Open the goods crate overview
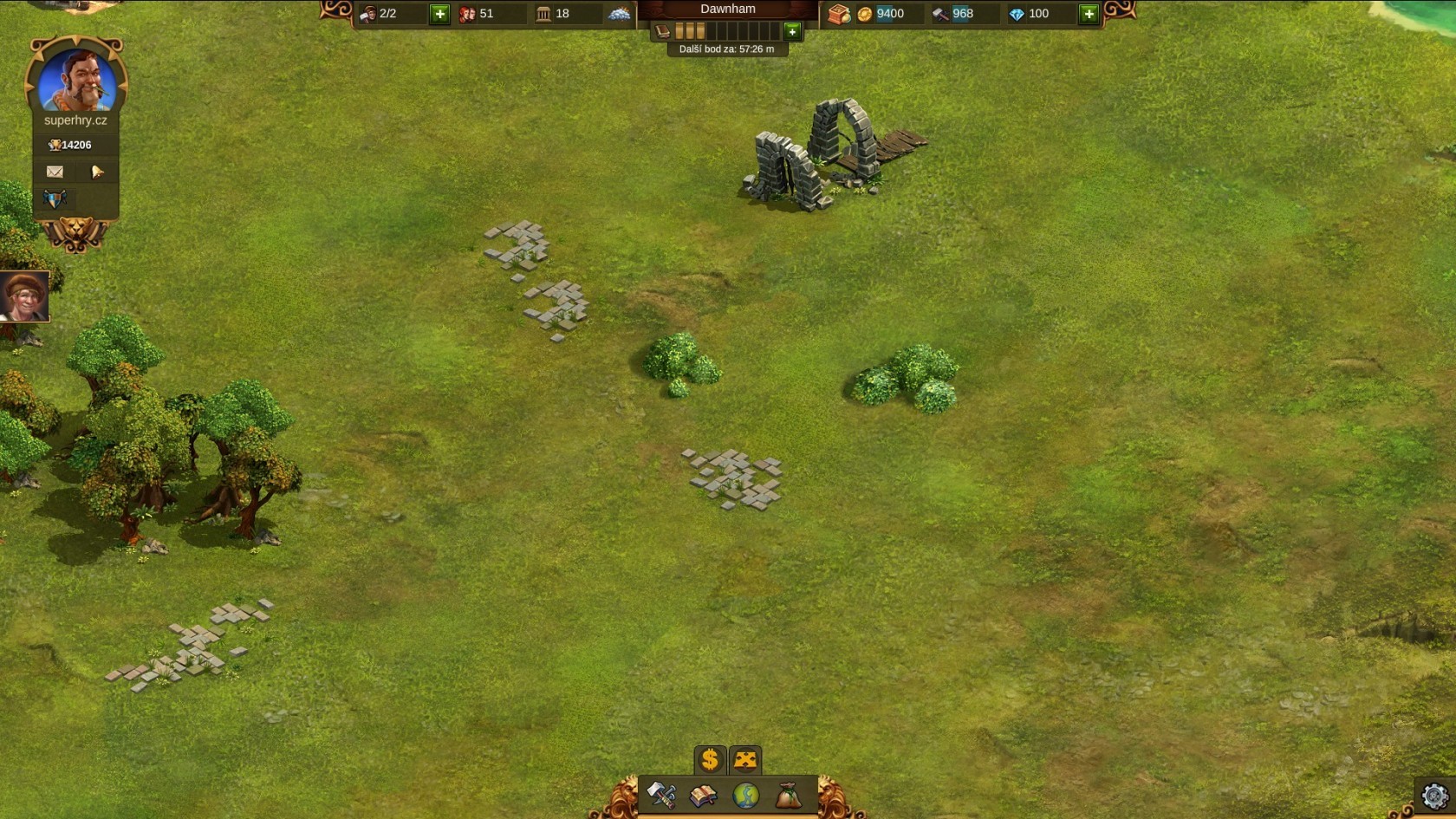This screenshot has height=819, width=1456. (x=838, y=14)
